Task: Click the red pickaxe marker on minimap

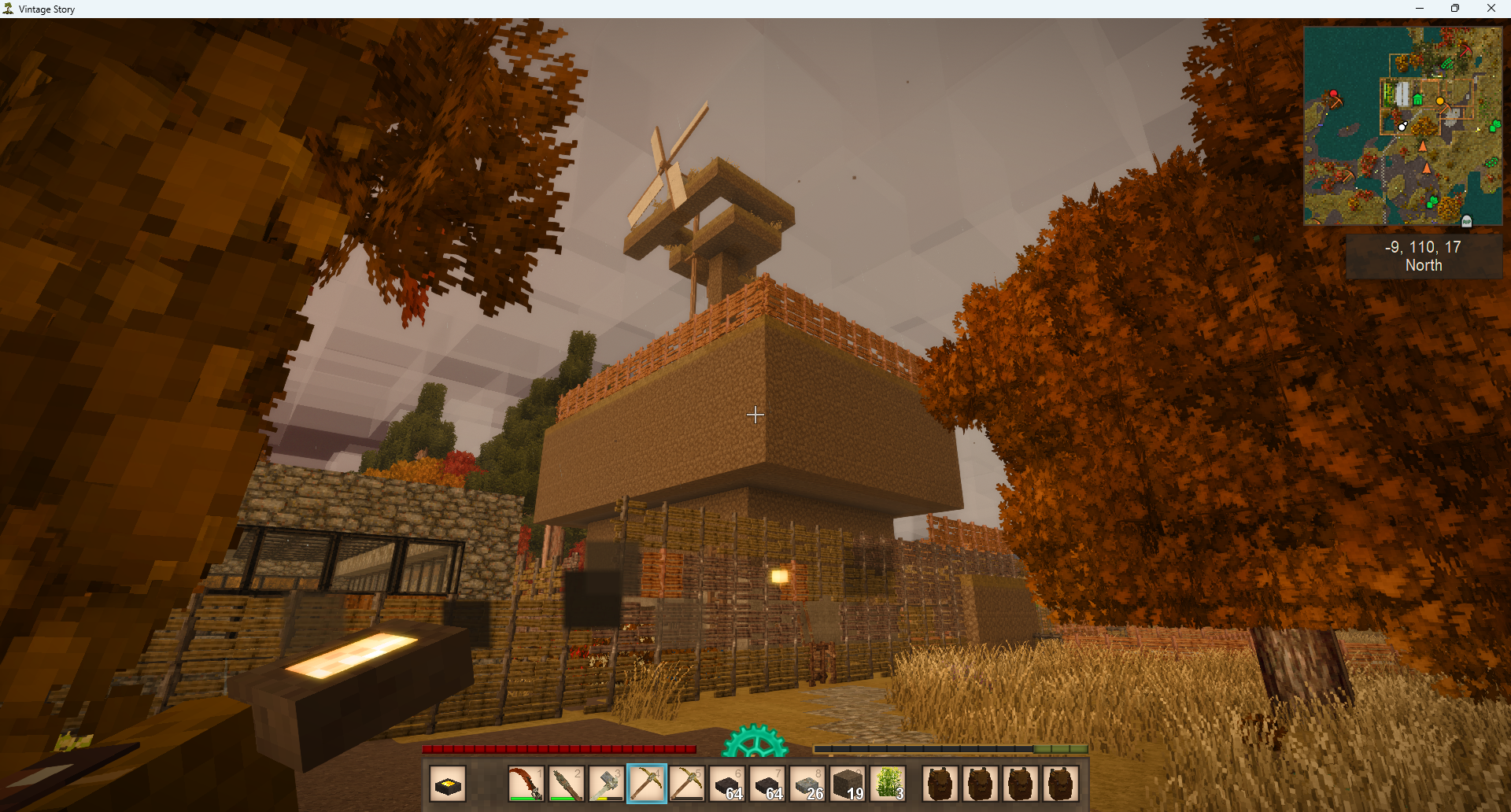Action: (1465, 50)
